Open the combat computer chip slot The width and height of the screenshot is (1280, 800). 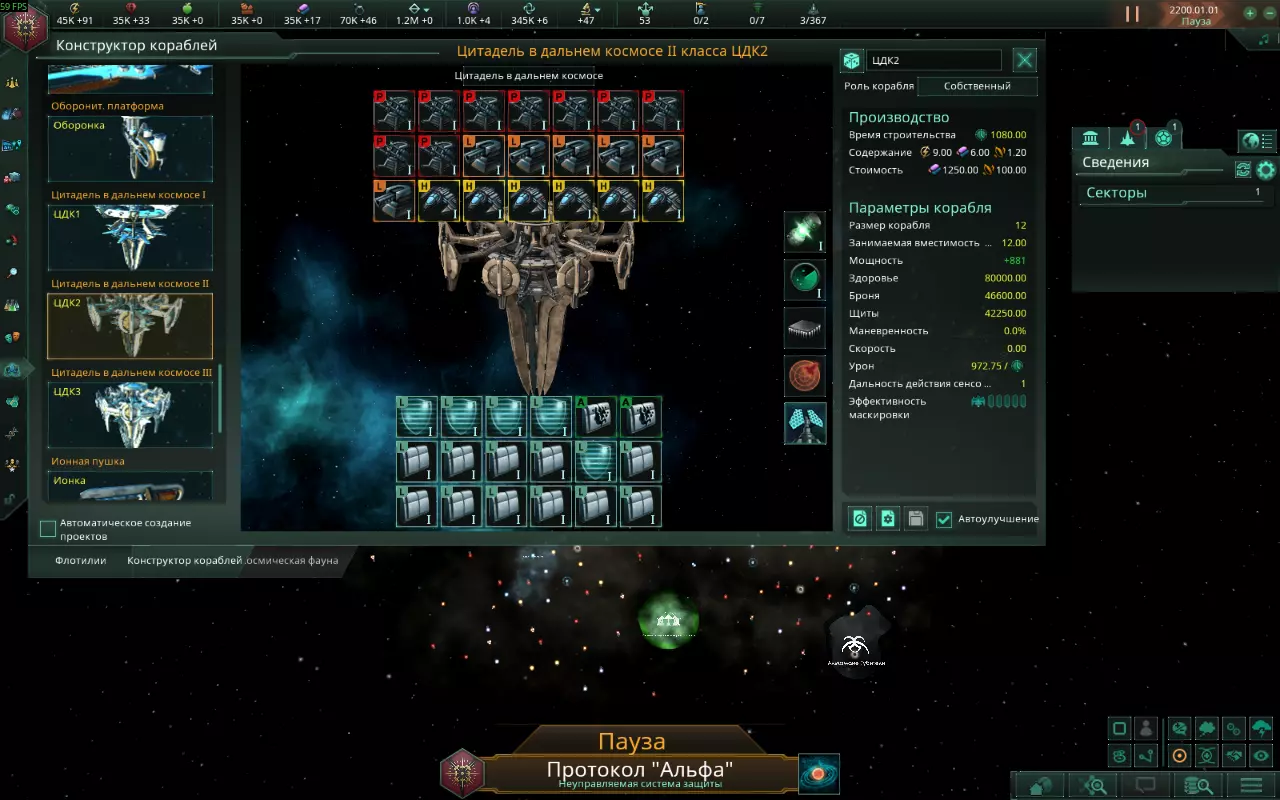tap(805, 328)
